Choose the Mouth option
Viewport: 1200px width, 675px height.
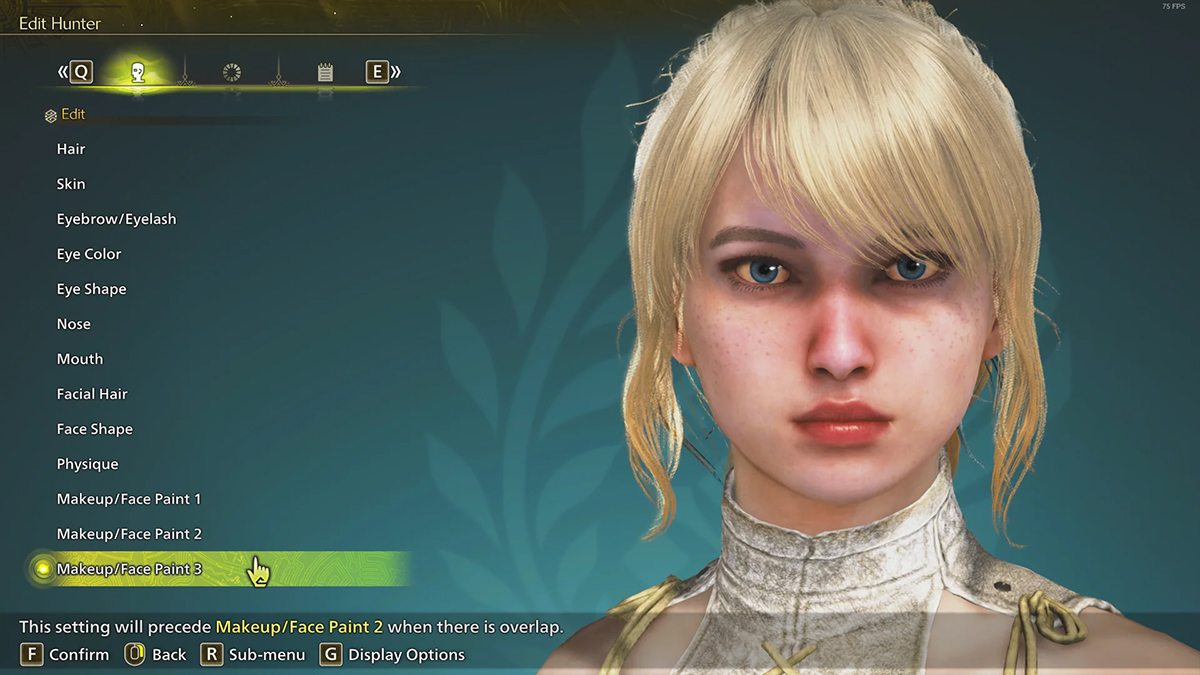click(x=80, y=359)
